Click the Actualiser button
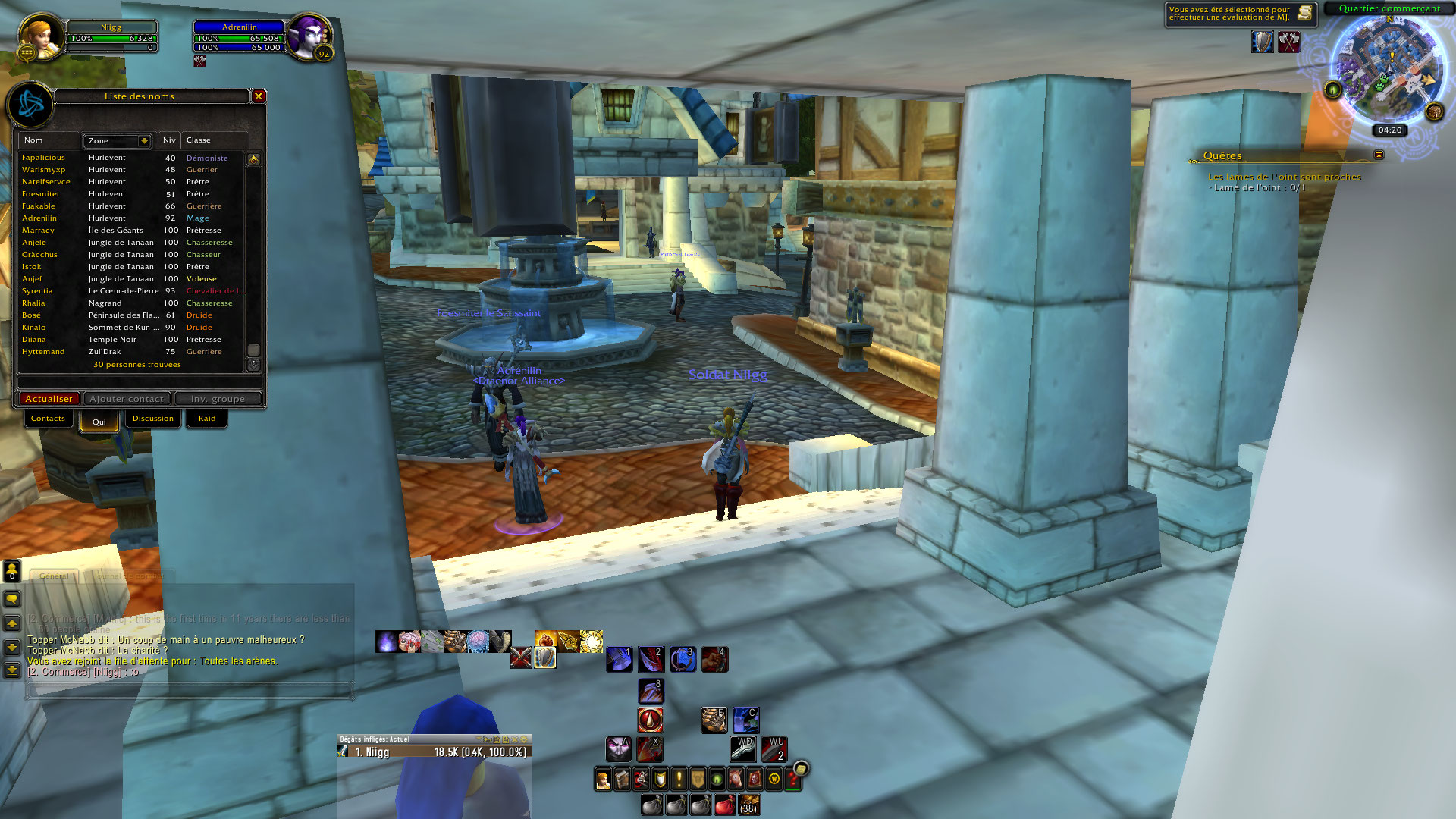 (49, 399)
